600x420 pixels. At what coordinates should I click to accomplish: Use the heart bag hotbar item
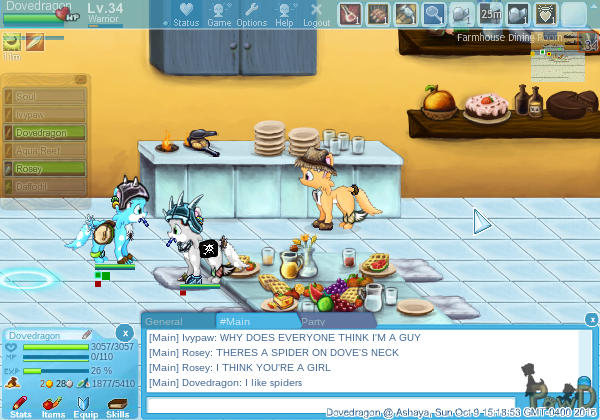tap(545, 14)
